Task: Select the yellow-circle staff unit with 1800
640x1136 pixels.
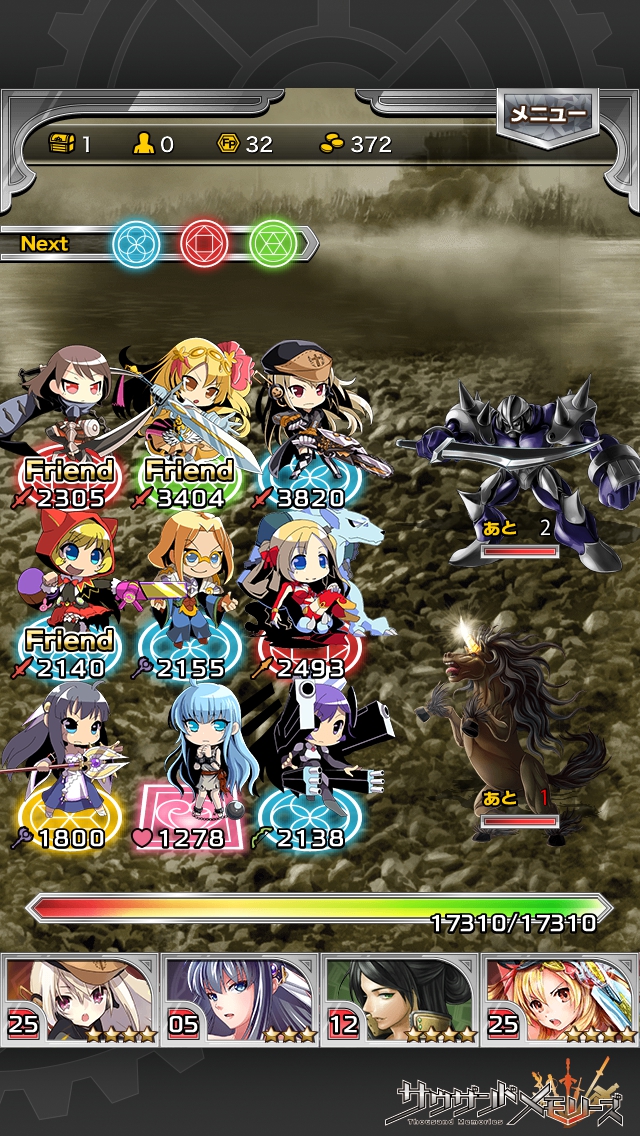Action: [x=68, y=765]
